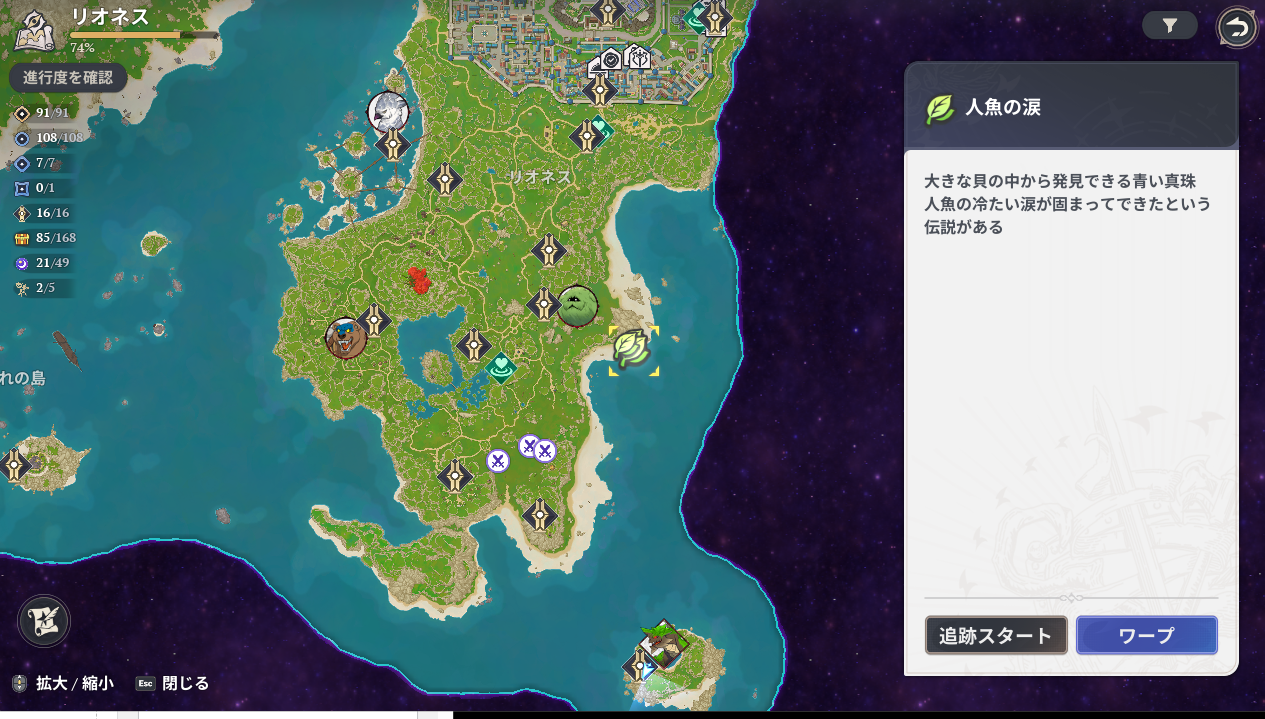The width and height of the screenshot is (1265, 719).
Task: Check progress via 進行度を確認 button
Action: coord(68,77)
